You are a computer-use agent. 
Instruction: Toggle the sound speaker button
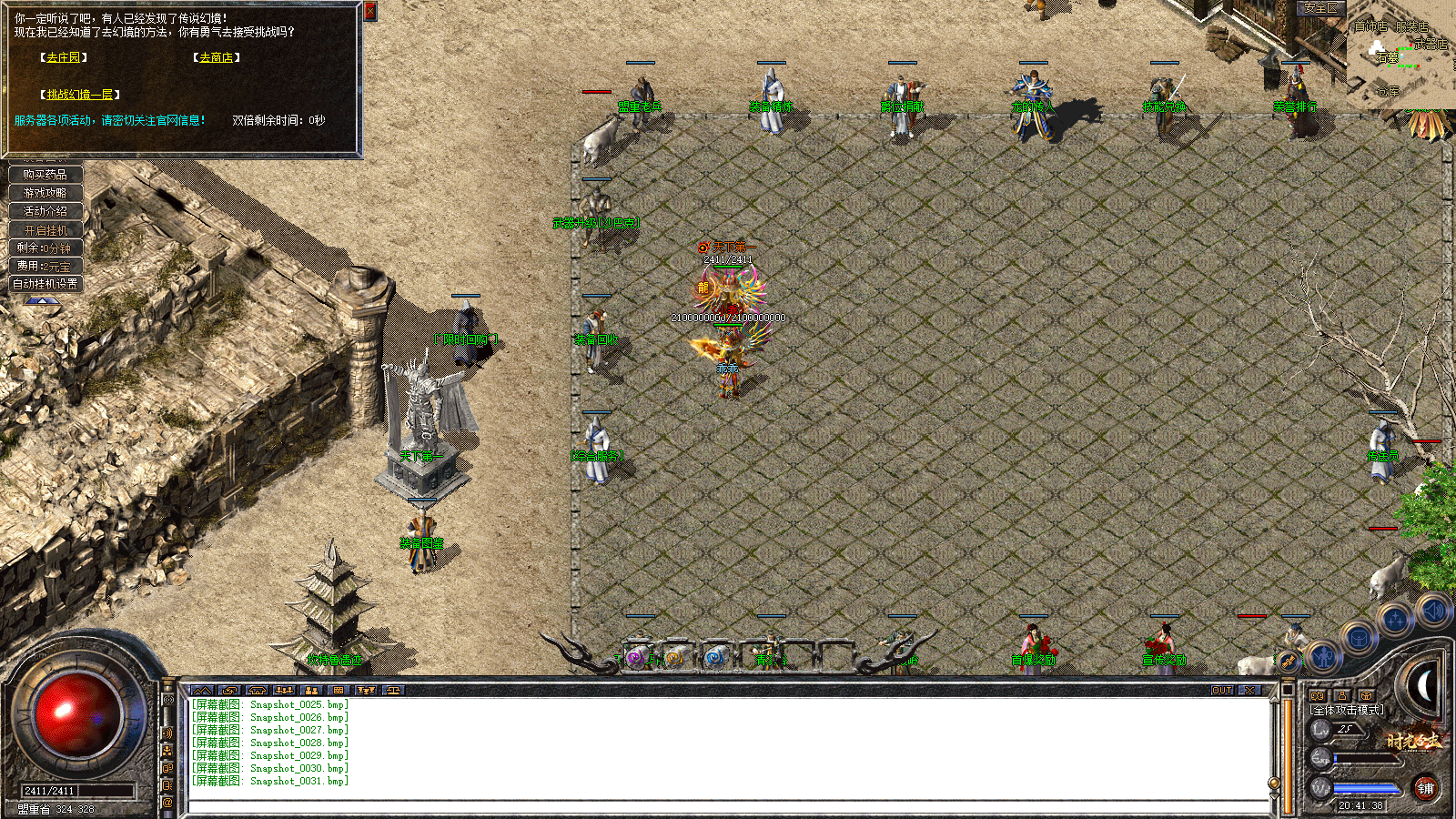1432,611
